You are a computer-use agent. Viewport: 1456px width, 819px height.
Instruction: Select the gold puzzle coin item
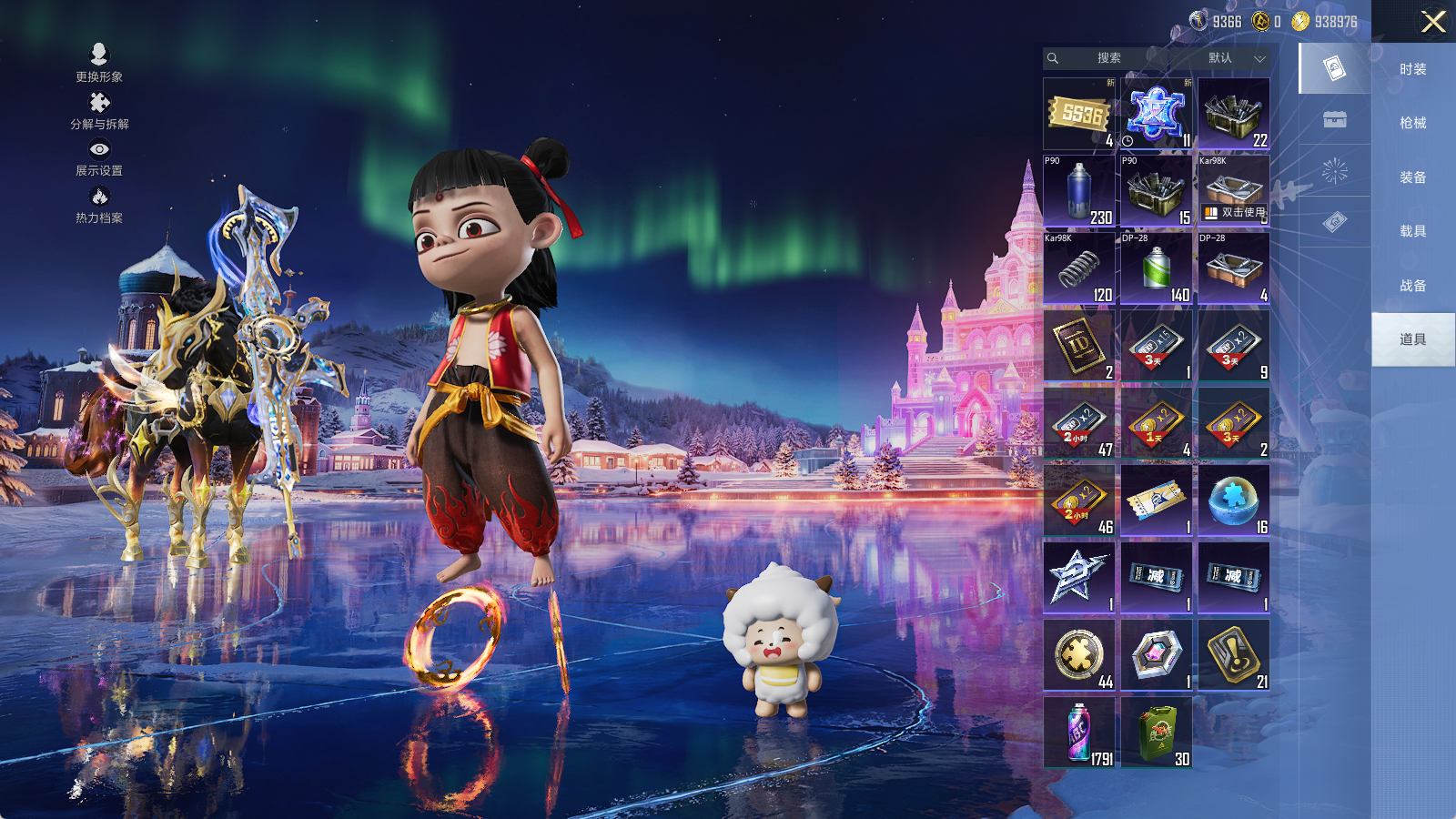[1079, 655]
